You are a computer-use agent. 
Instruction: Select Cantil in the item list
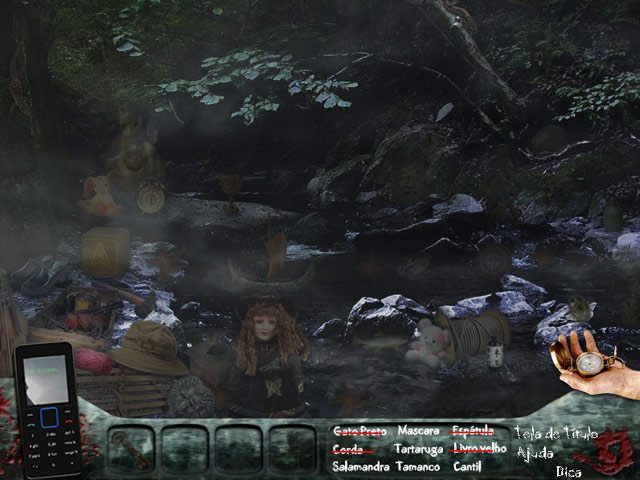(467, 467)
